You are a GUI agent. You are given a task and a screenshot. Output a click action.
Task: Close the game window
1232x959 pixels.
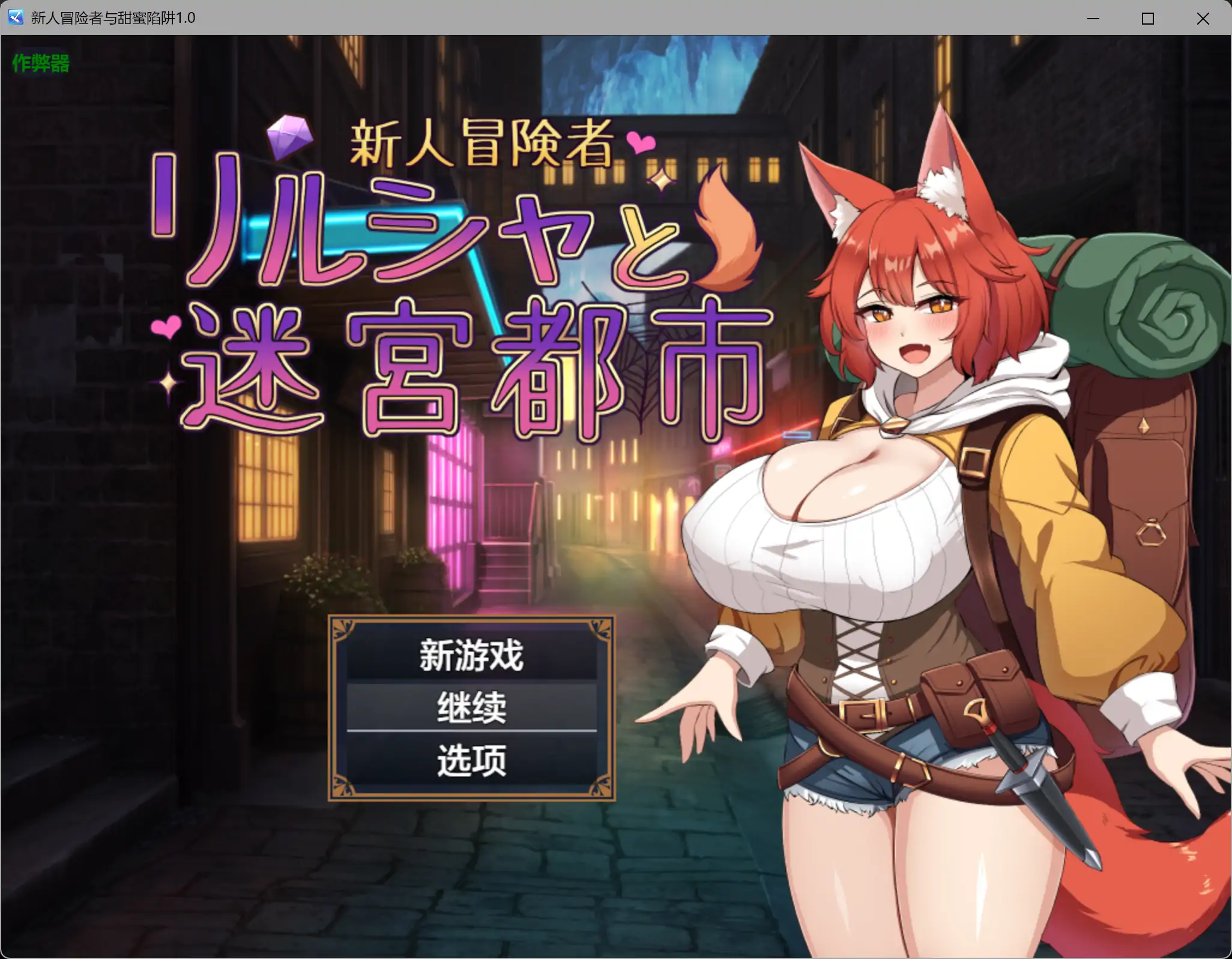(1203, 18)
